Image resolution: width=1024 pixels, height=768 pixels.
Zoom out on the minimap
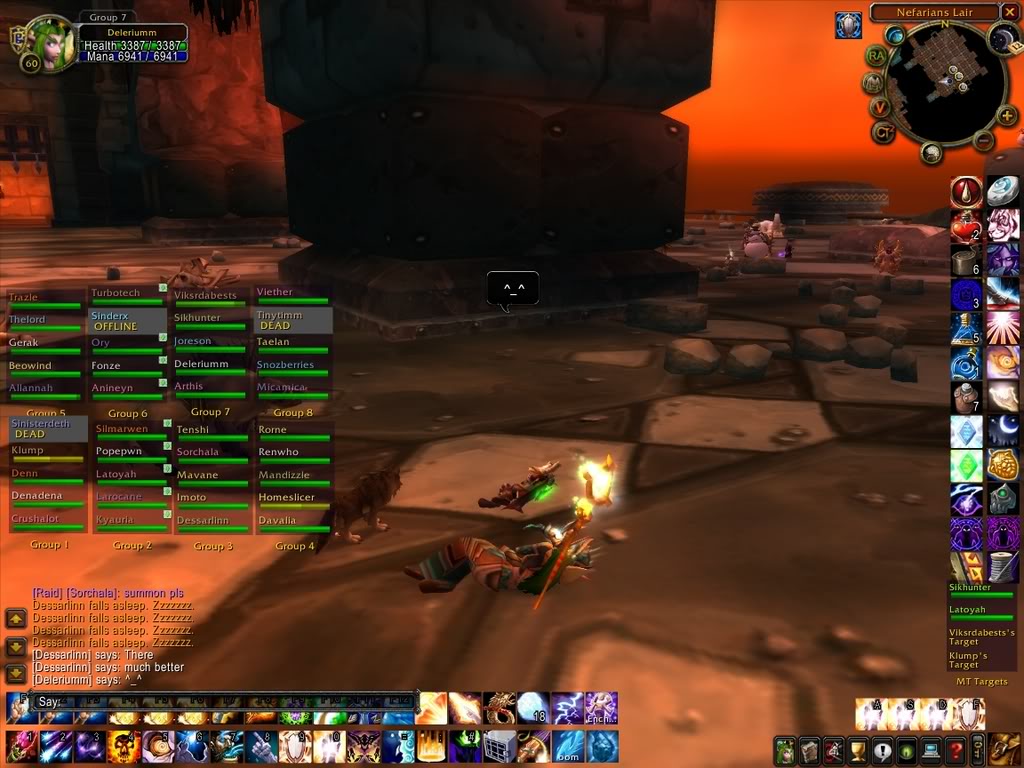pyautogui.click(x=983, y=140)
